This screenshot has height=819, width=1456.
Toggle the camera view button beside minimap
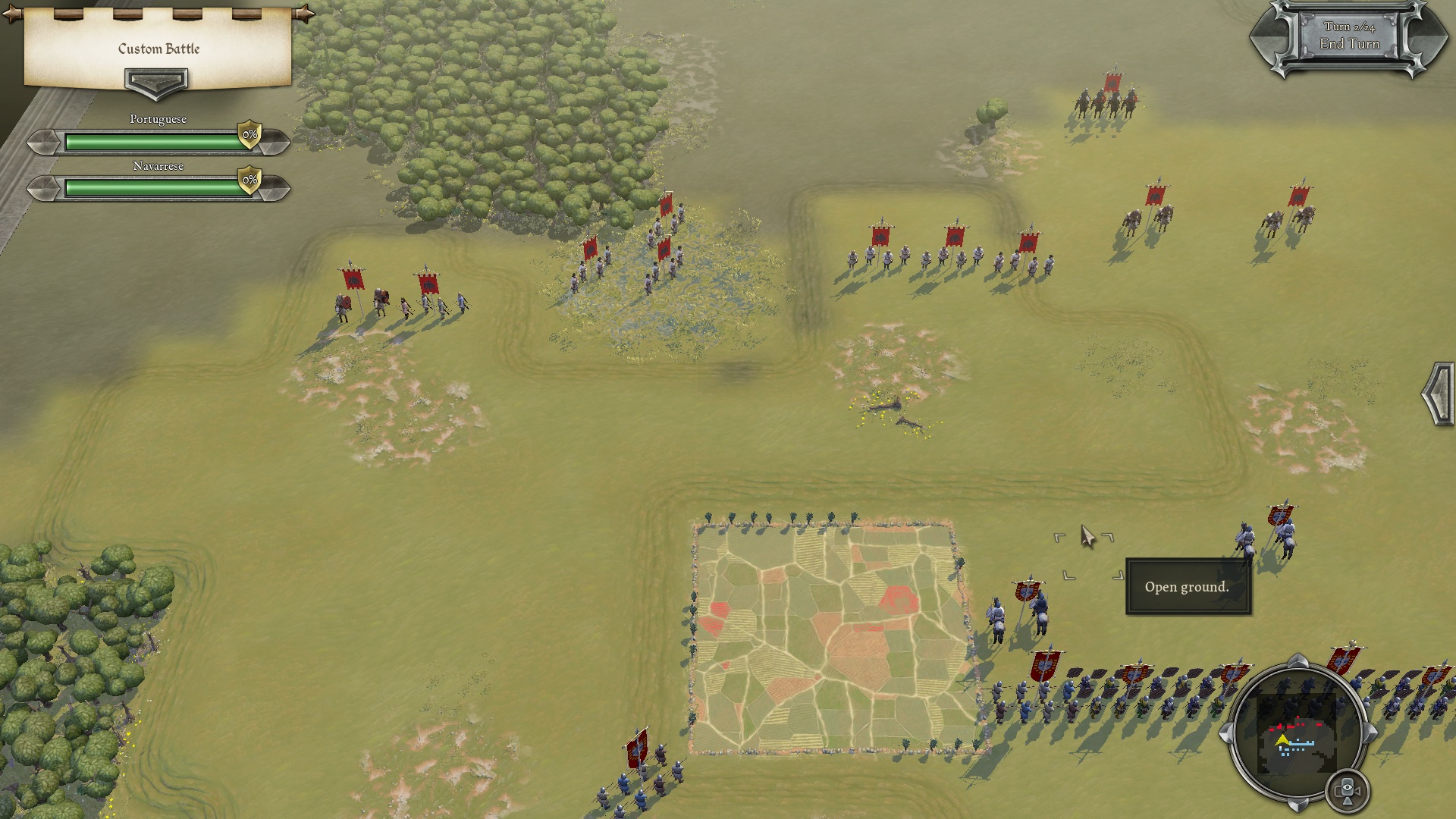pyautogui.click(x=1348, y=791)
